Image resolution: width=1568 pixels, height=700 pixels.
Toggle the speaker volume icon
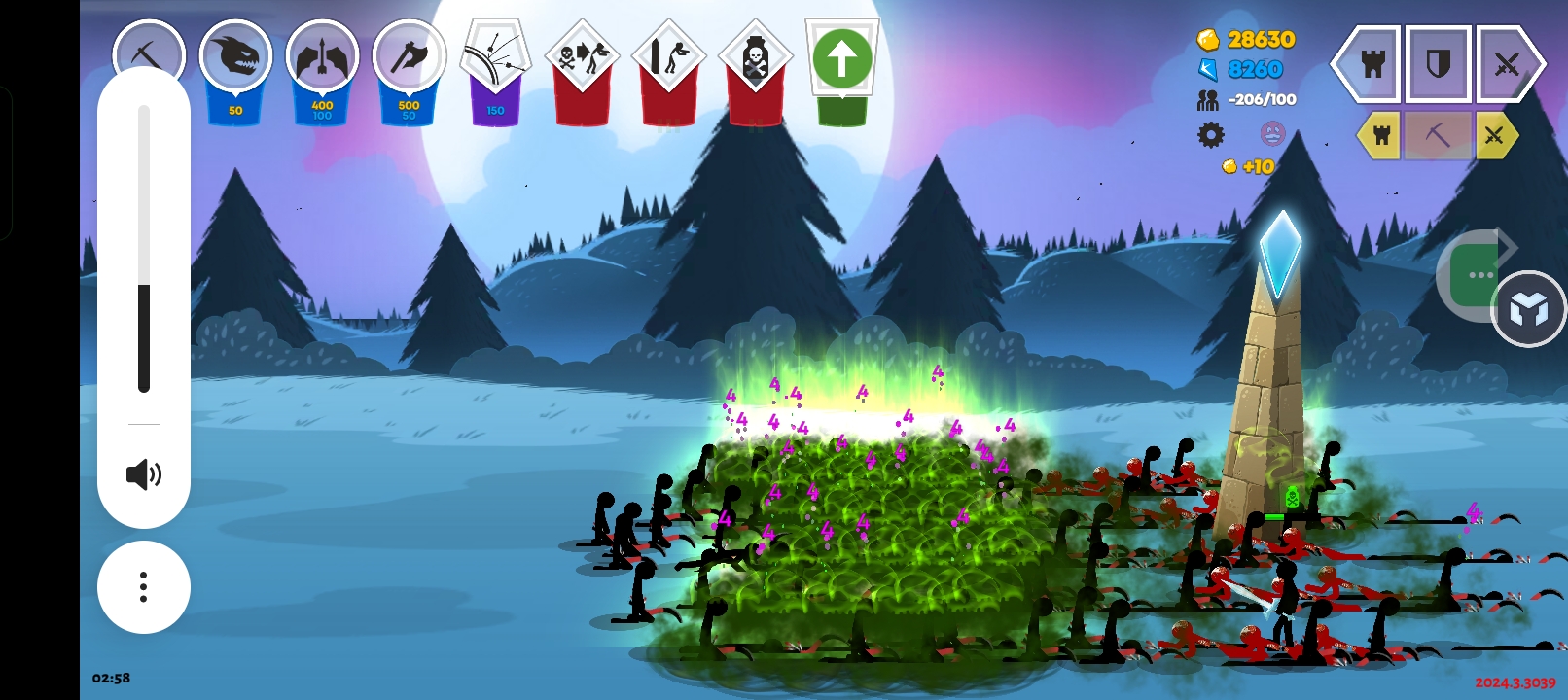pos(144,474)
